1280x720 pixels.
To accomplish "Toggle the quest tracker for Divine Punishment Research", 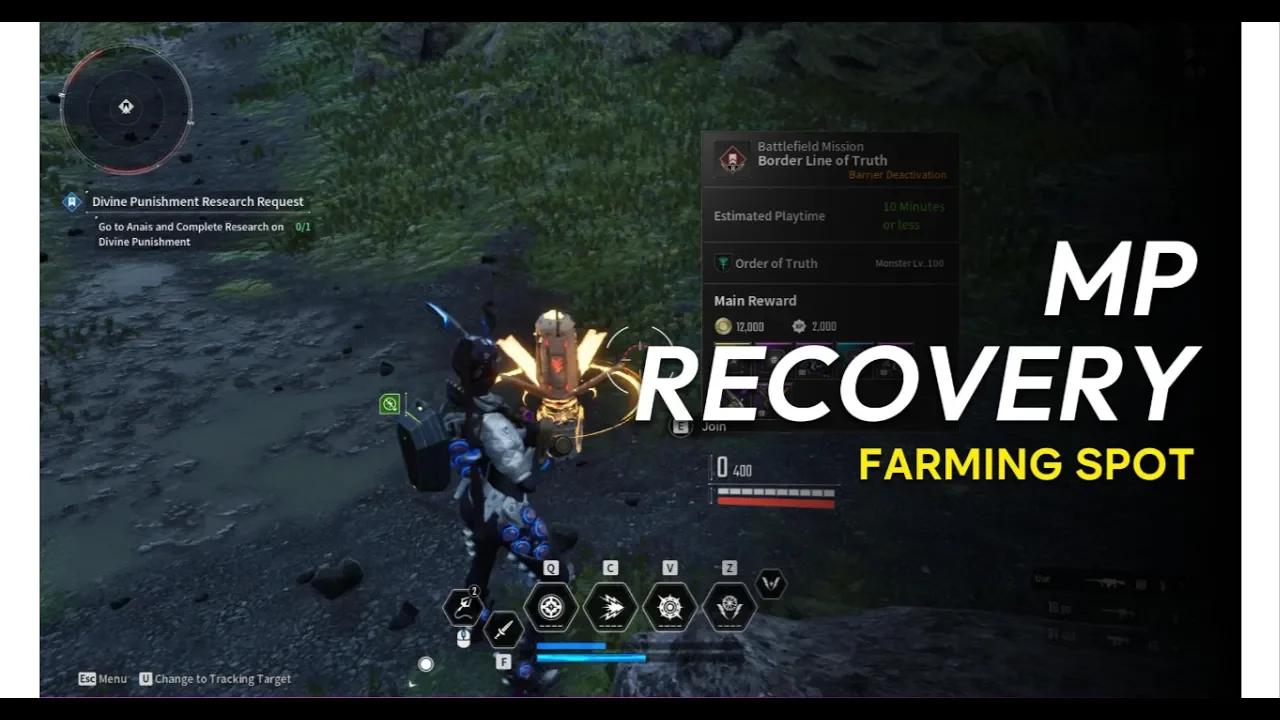I will pos(71,201).
